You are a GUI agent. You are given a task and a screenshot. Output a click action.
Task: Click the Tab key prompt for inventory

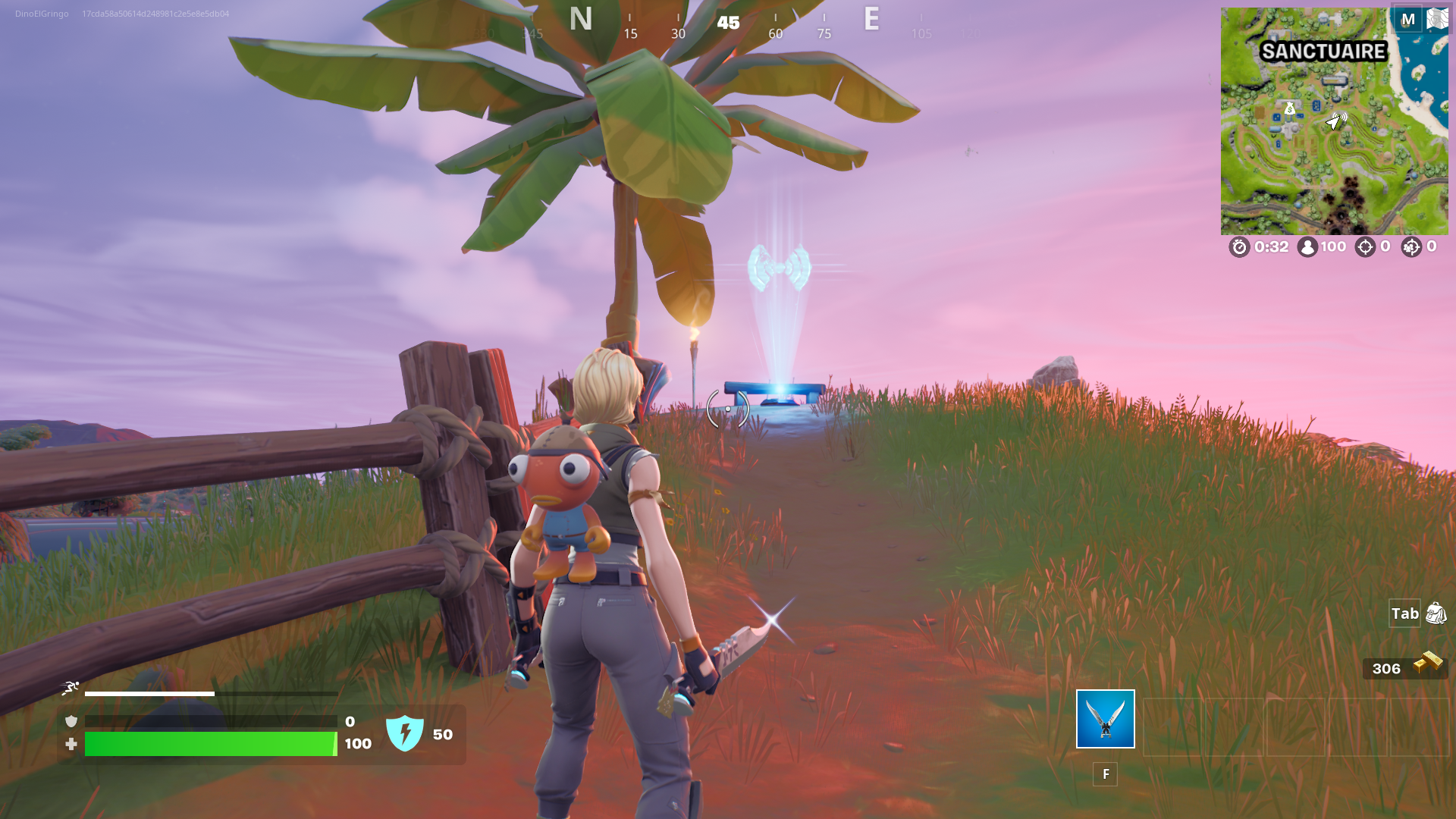point(1404,613)
